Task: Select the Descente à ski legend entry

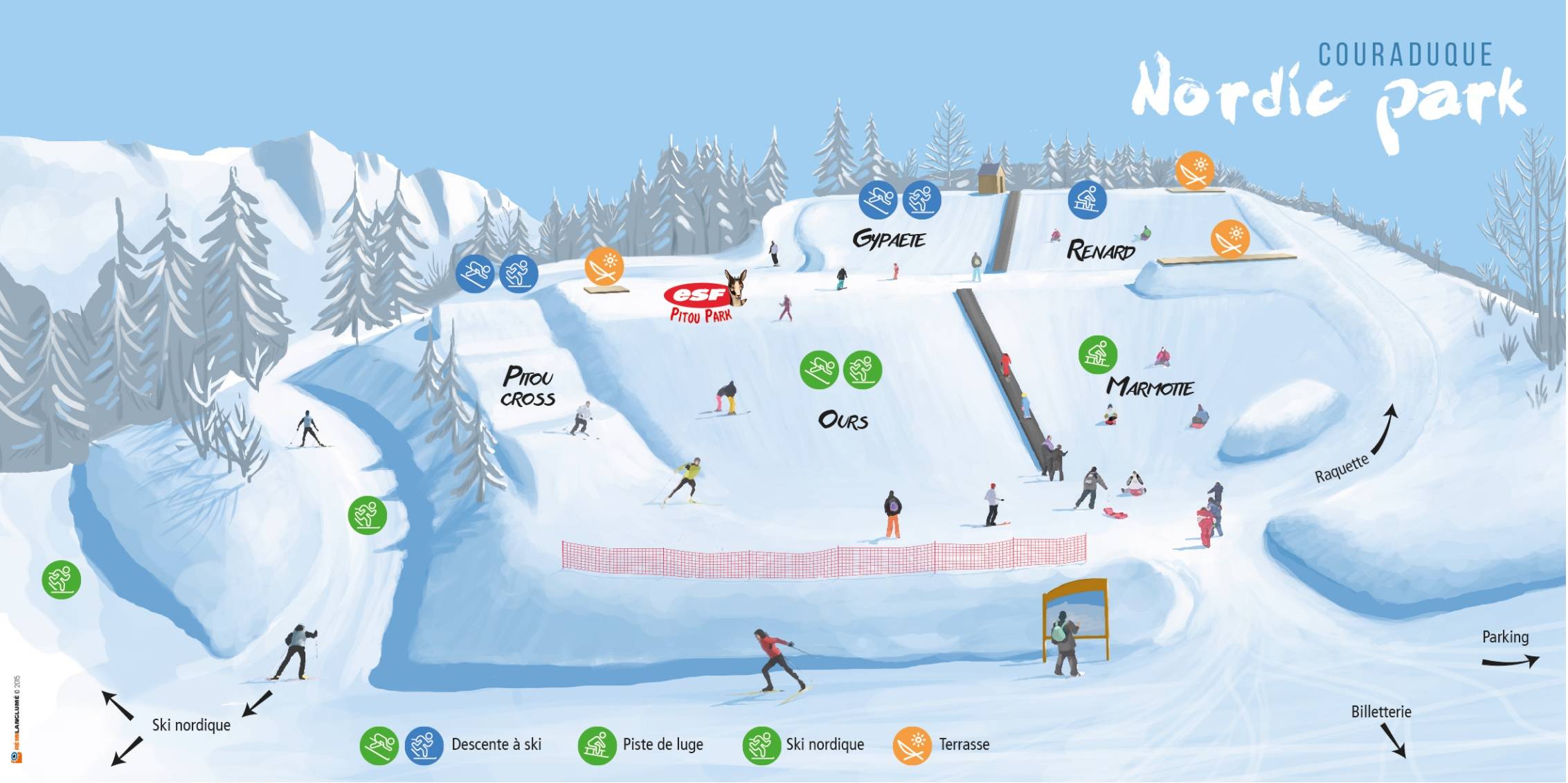Action: pyautogui.click(x=496, y=745)
